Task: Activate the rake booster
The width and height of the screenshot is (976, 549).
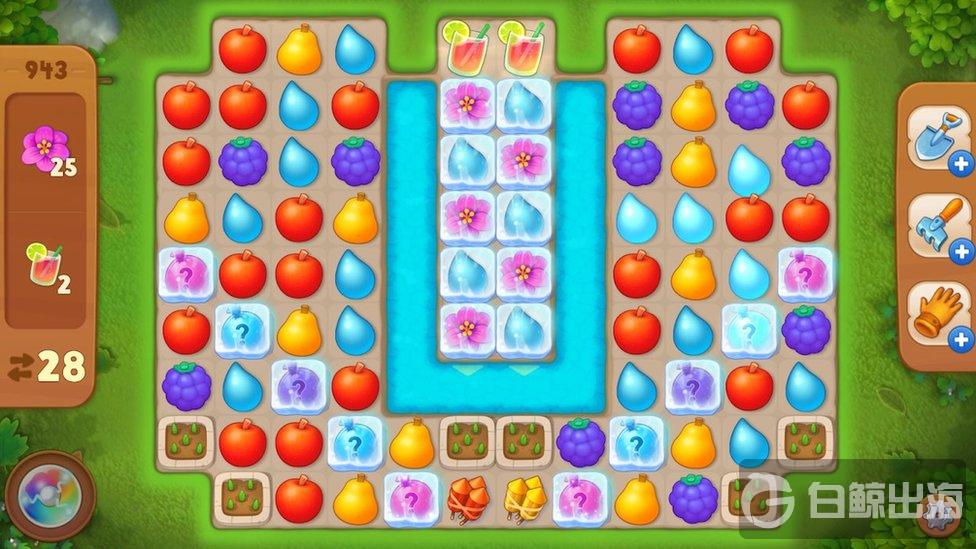Action: click(x=937, y=225)
